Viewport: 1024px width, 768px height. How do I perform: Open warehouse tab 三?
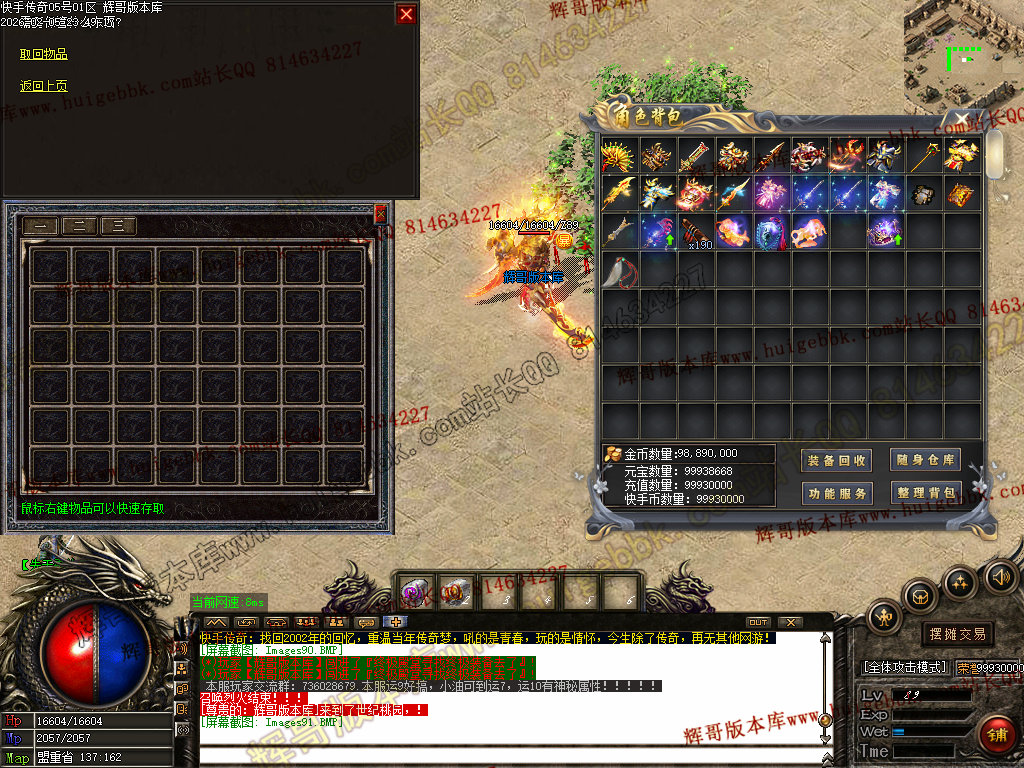tap(118, 226)
